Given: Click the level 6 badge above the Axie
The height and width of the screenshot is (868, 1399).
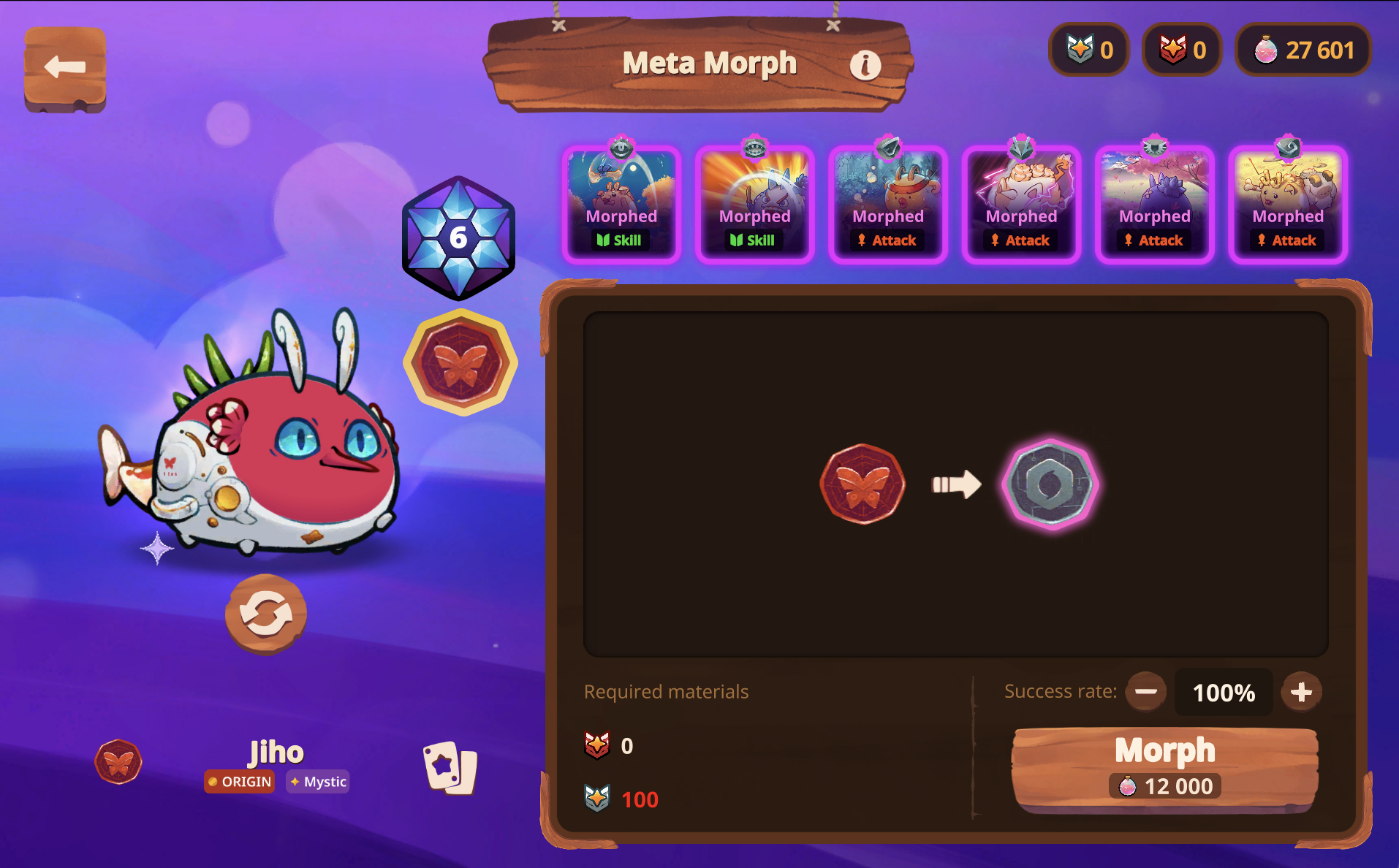Looking at the screenshot, I should tap(458, 236).
